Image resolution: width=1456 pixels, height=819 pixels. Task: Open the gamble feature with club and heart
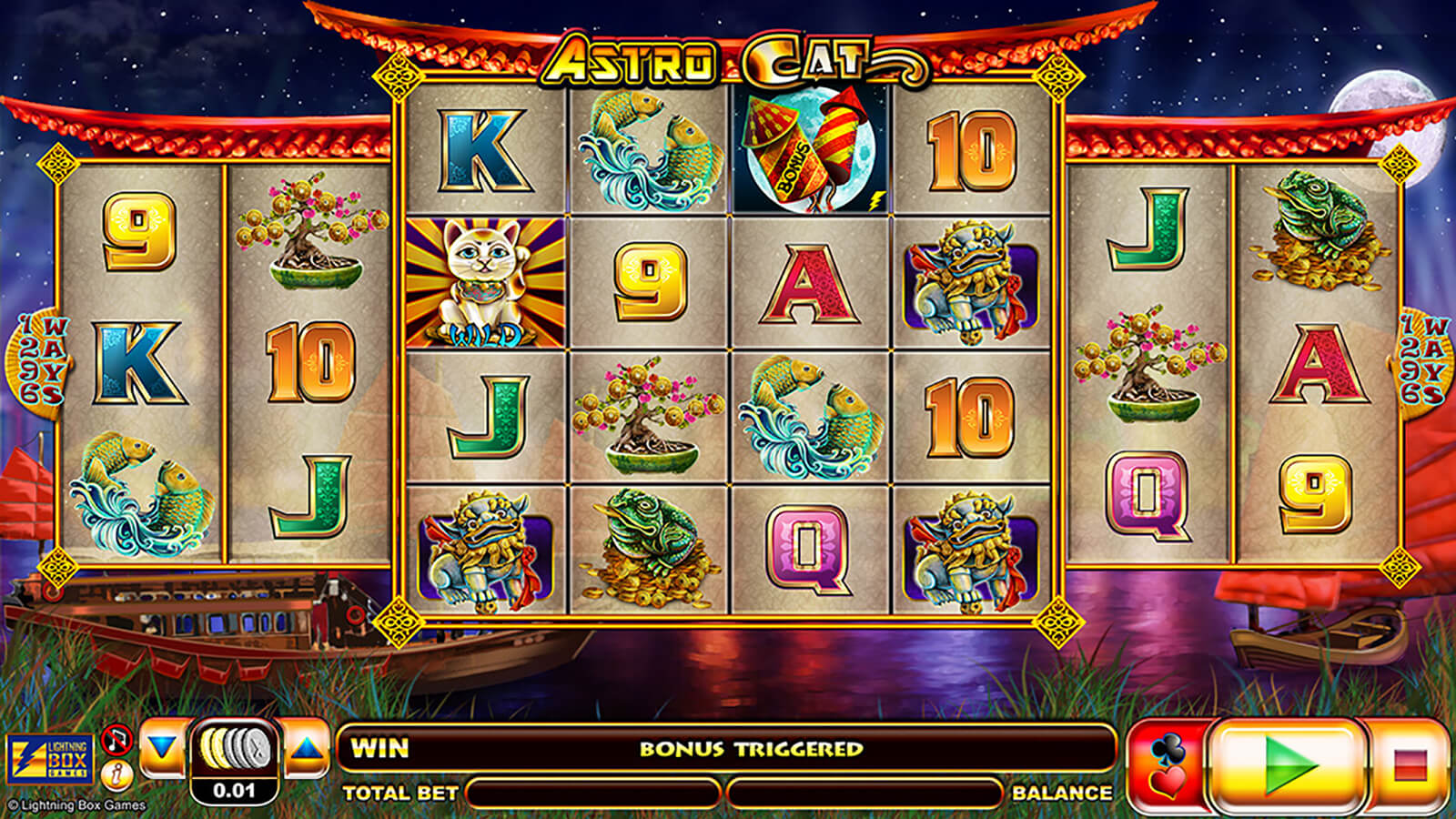[x=1168, y=765]
